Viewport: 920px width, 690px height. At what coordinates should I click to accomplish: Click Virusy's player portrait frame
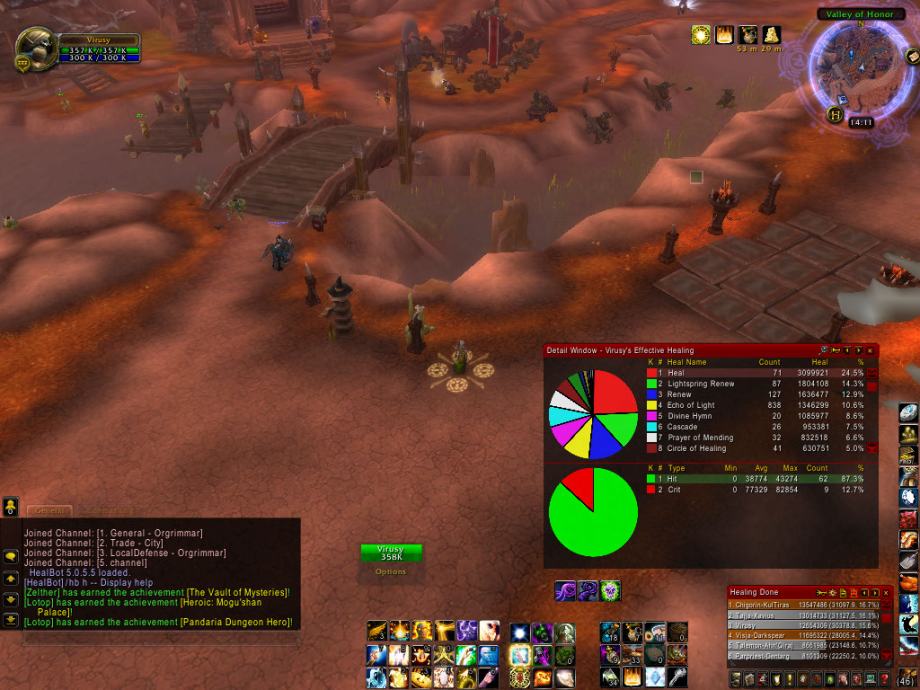point(37,47)
